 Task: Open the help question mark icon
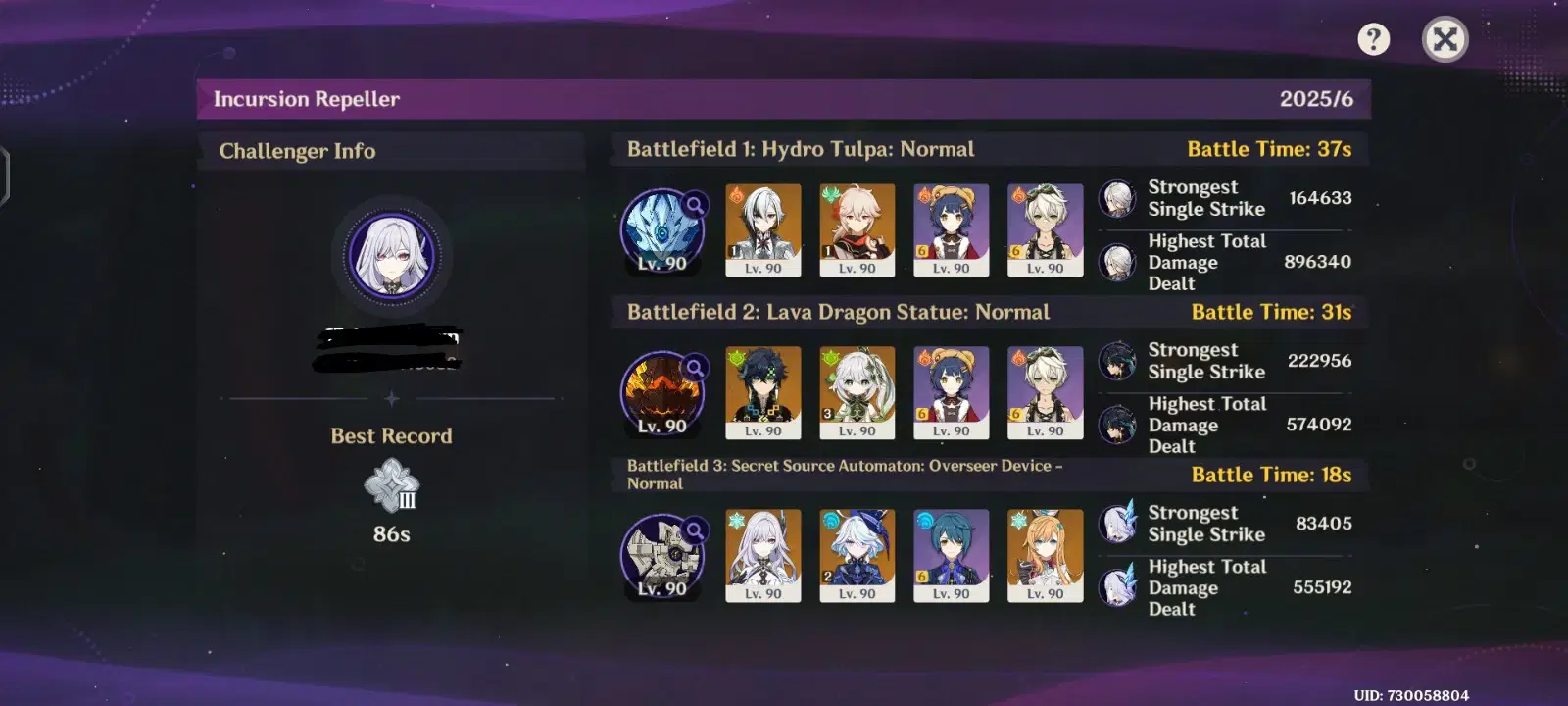pos(1374,37)
